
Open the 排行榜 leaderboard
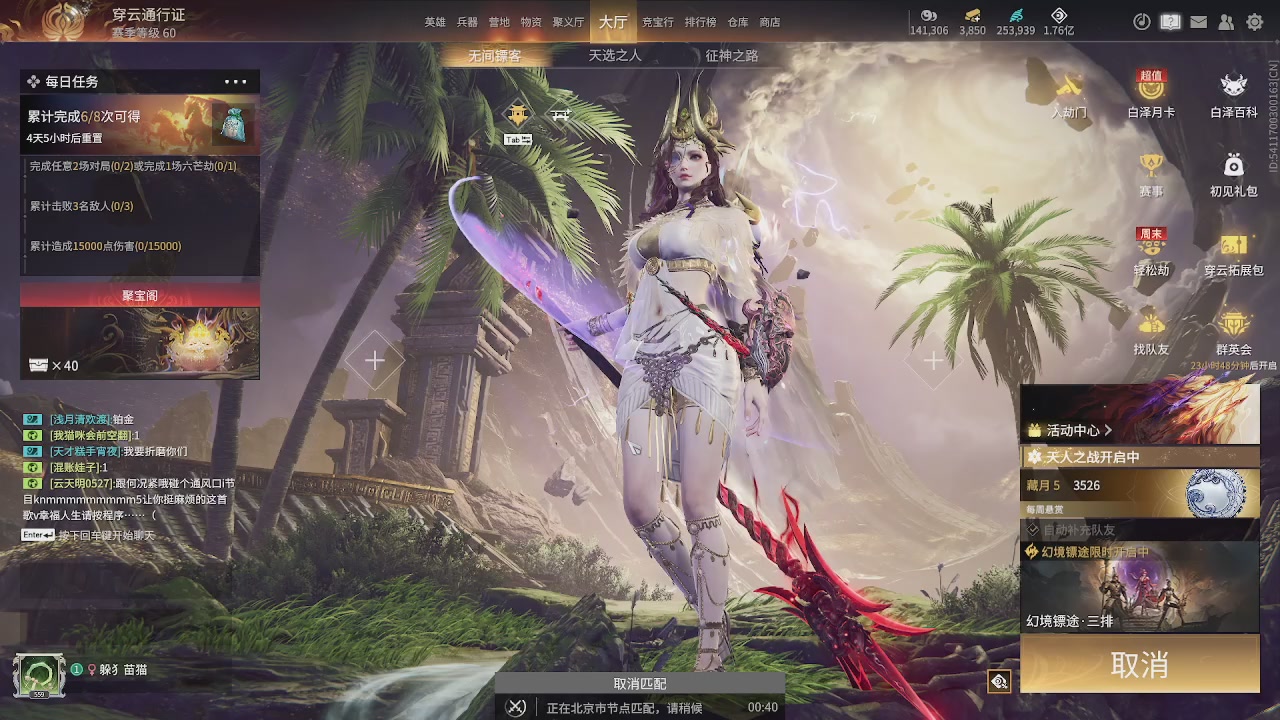(700, 22)
